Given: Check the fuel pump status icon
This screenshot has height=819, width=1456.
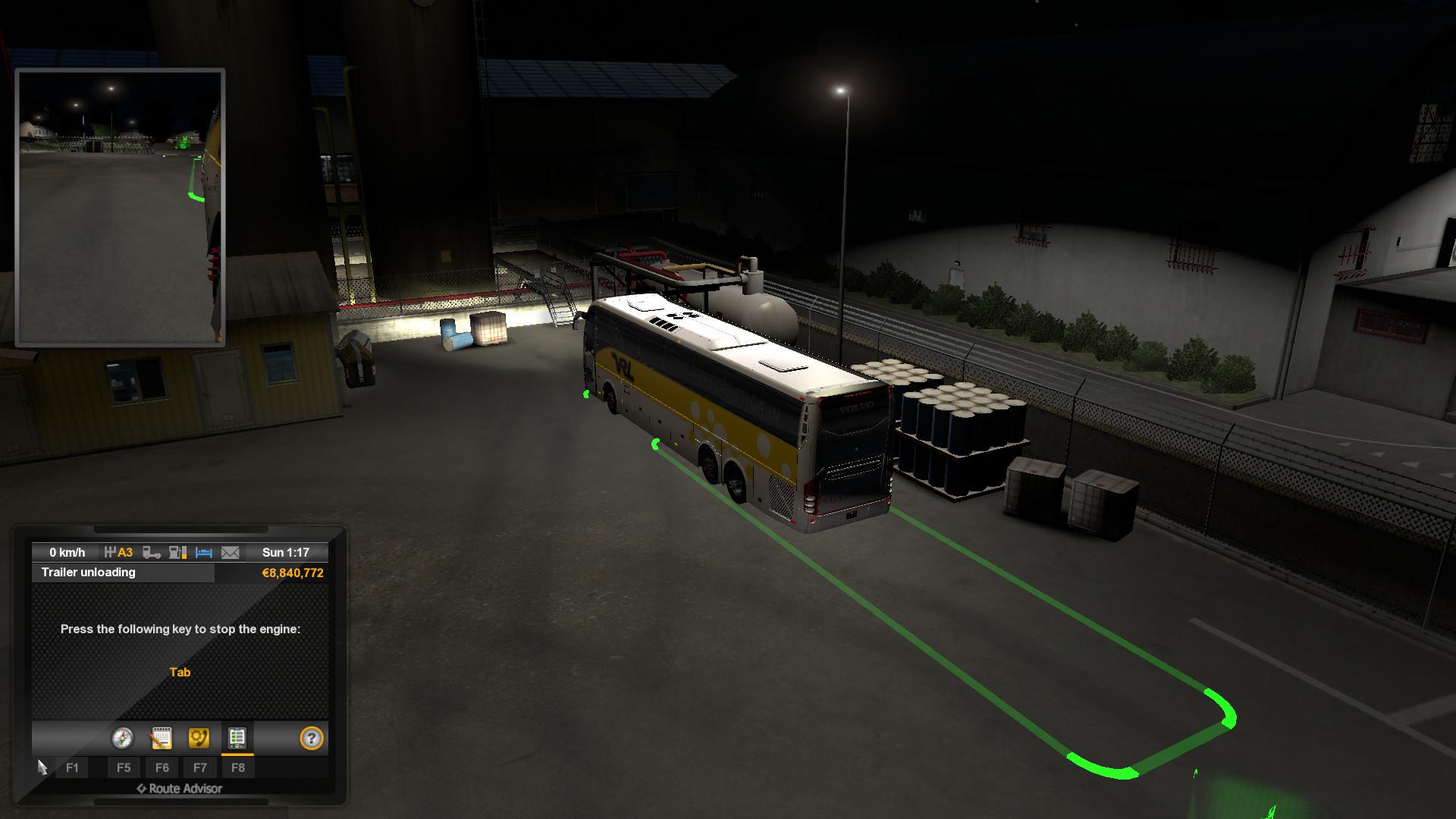Looking at the screenshot, I should [x=177, y=553].
